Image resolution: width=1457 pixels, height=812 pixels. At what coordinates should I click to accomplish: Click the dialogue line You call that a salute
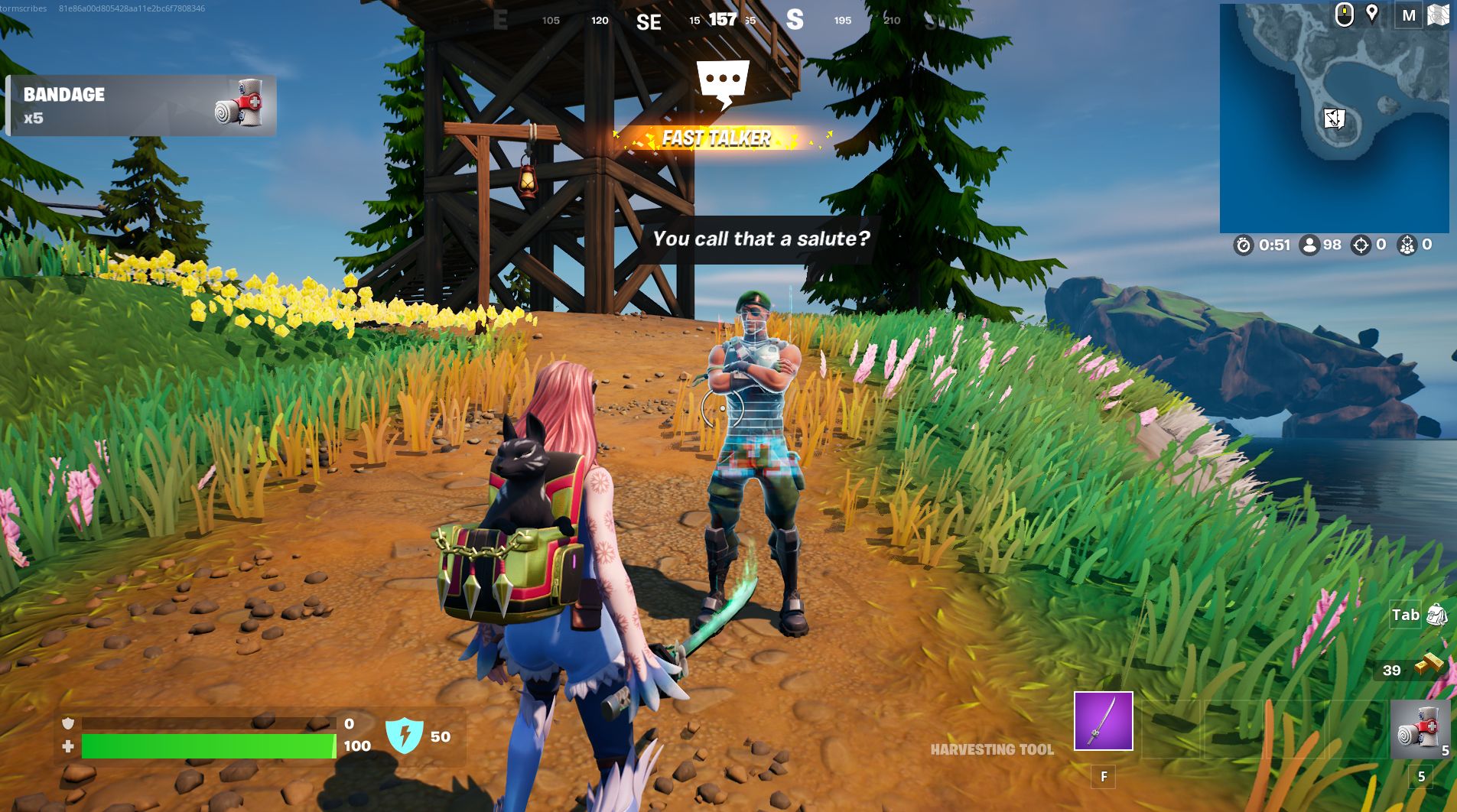[762, 239]
